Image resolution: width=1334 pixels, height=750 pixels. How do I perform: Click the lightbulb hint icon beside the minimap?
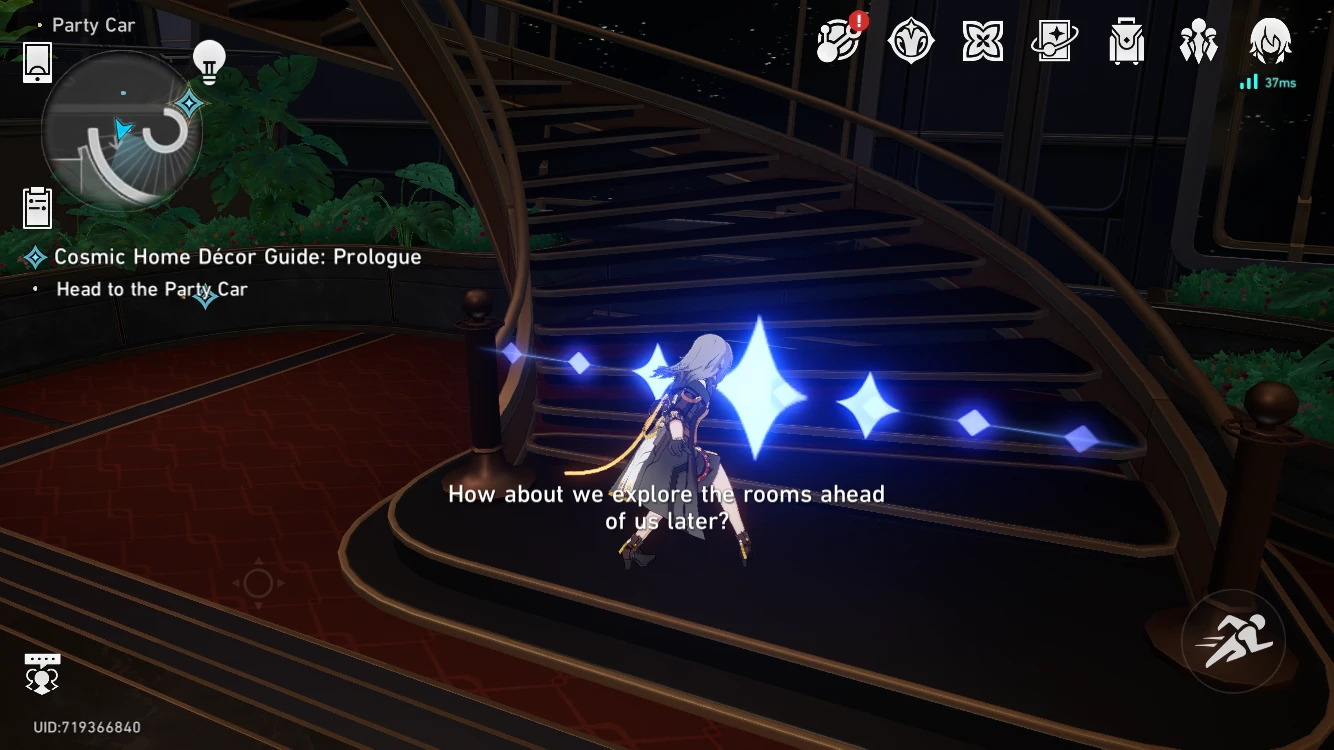[207, 60]
